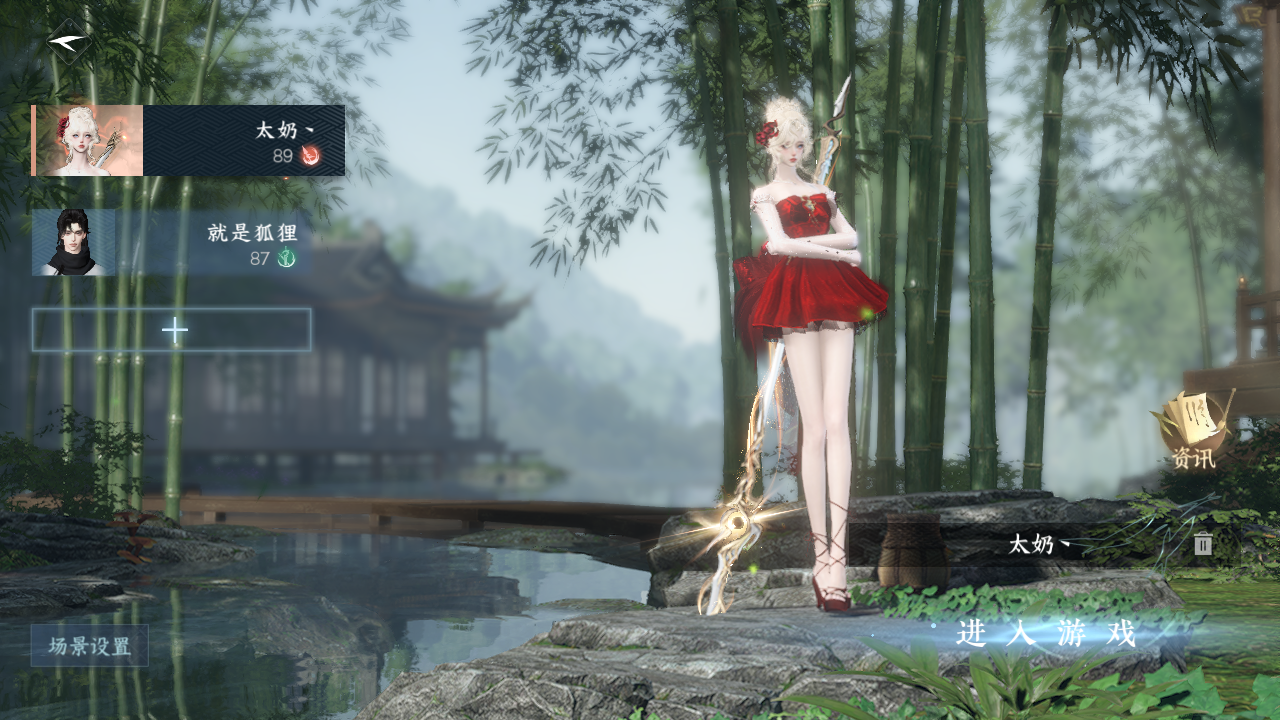
Task: Choose the 就是狐狸 character row
Action: tap(170, 243)
